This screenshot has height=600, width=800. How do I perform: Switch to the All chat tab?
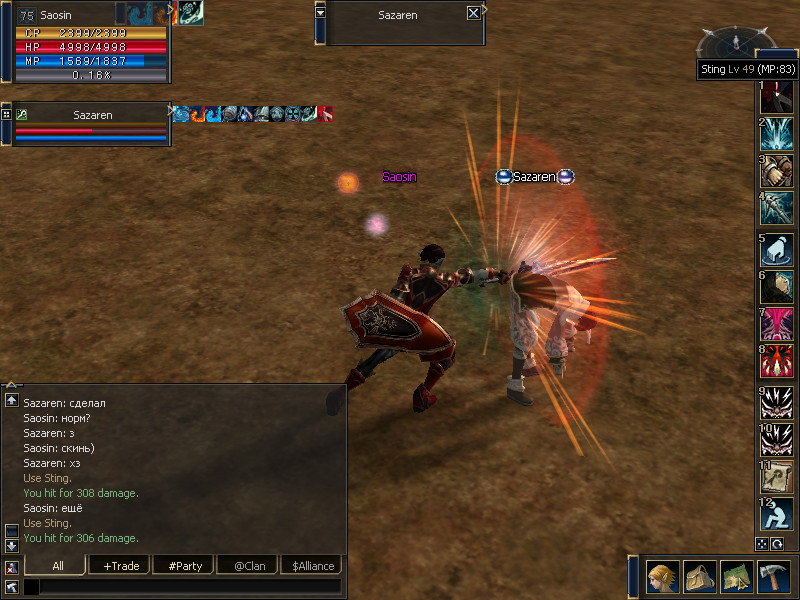coord(57,566)
